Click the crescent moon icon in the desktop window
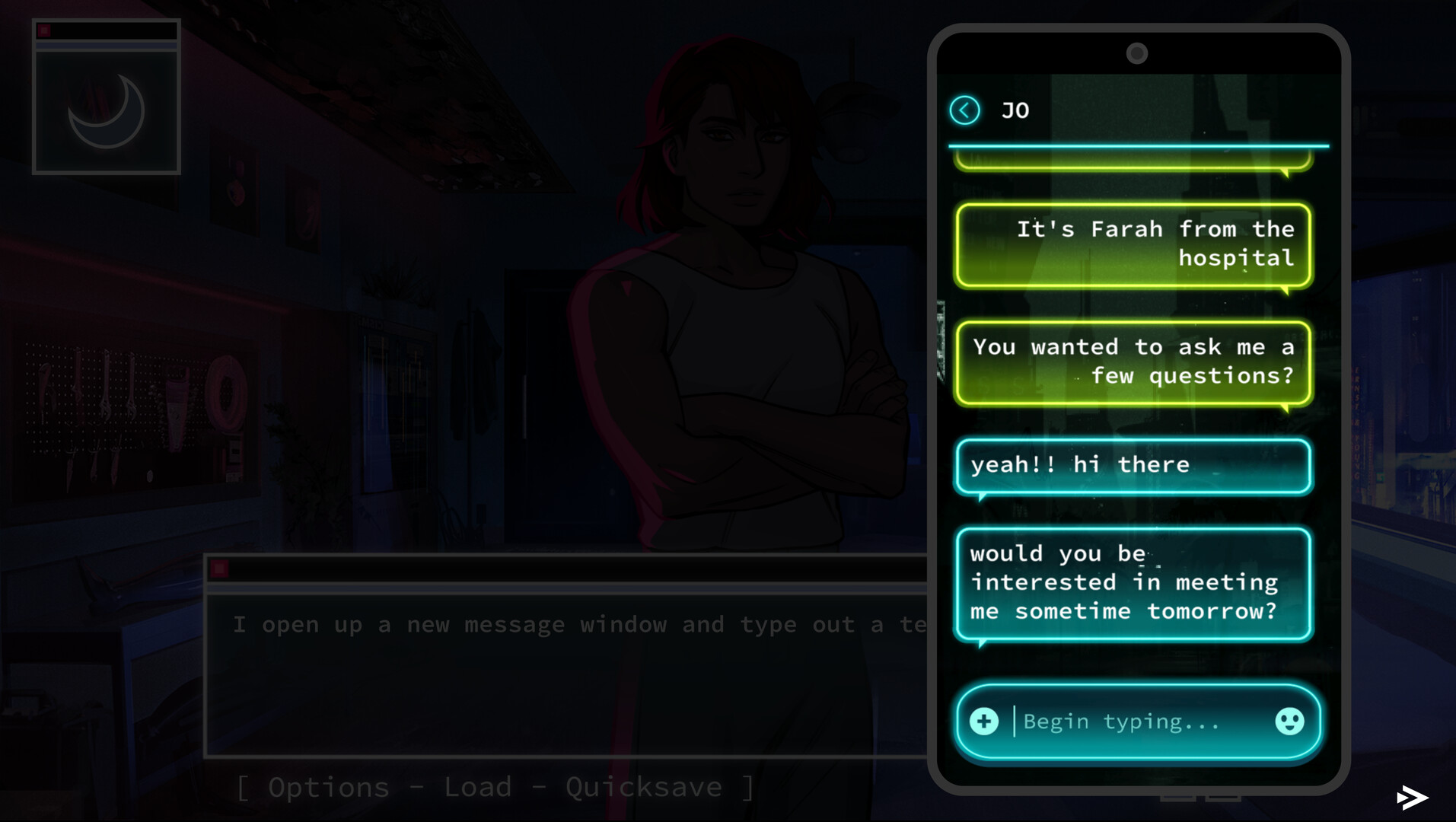The image size is (1456, 822). [107, 111]
